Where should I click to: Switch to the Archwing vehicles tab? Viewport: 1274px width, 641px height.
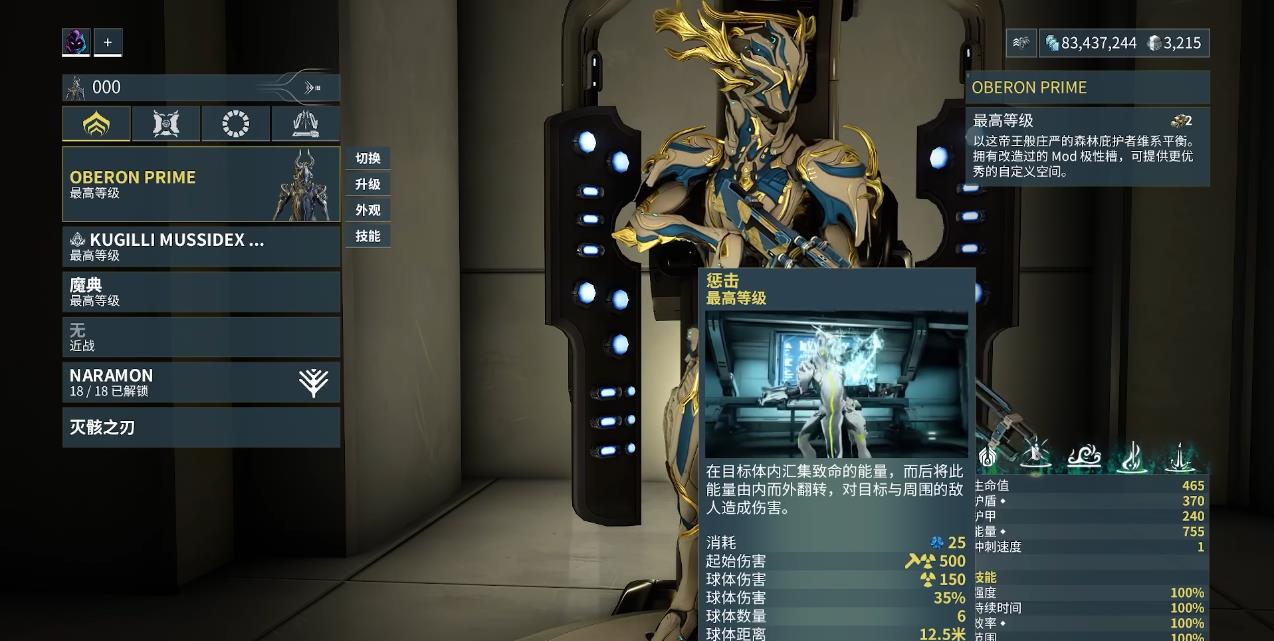(305, 124)
